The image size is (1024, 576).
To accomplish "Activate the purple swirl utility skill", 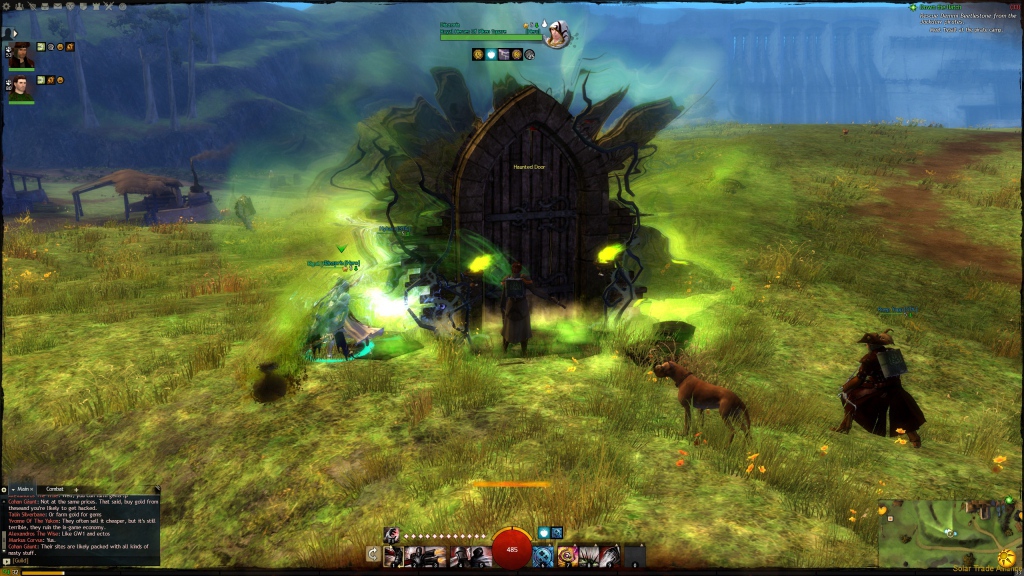I will [566, 555].
